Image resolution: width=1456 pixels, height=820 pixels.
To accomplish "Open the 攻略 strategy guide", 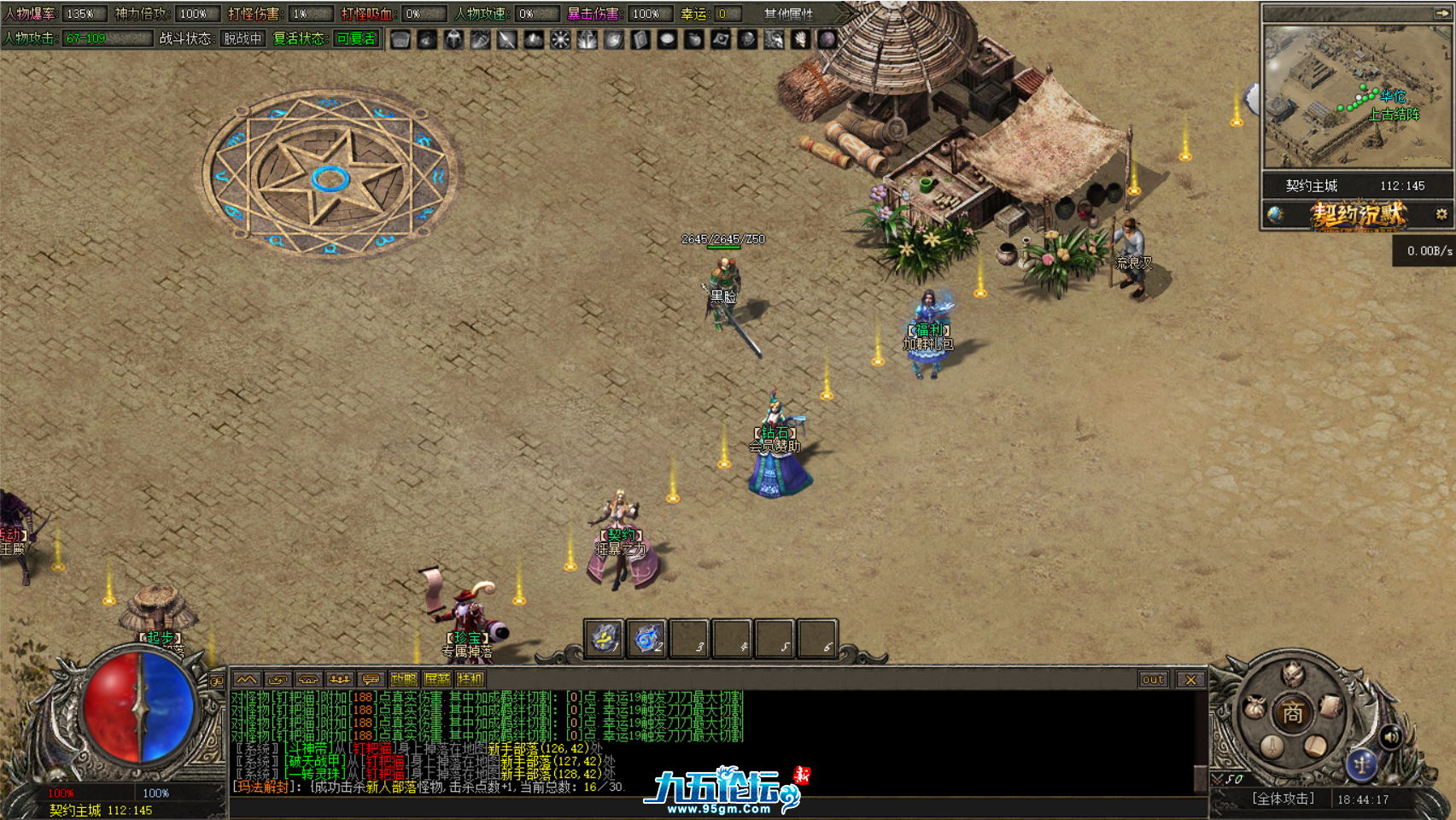I will click(x=405, y=680).
